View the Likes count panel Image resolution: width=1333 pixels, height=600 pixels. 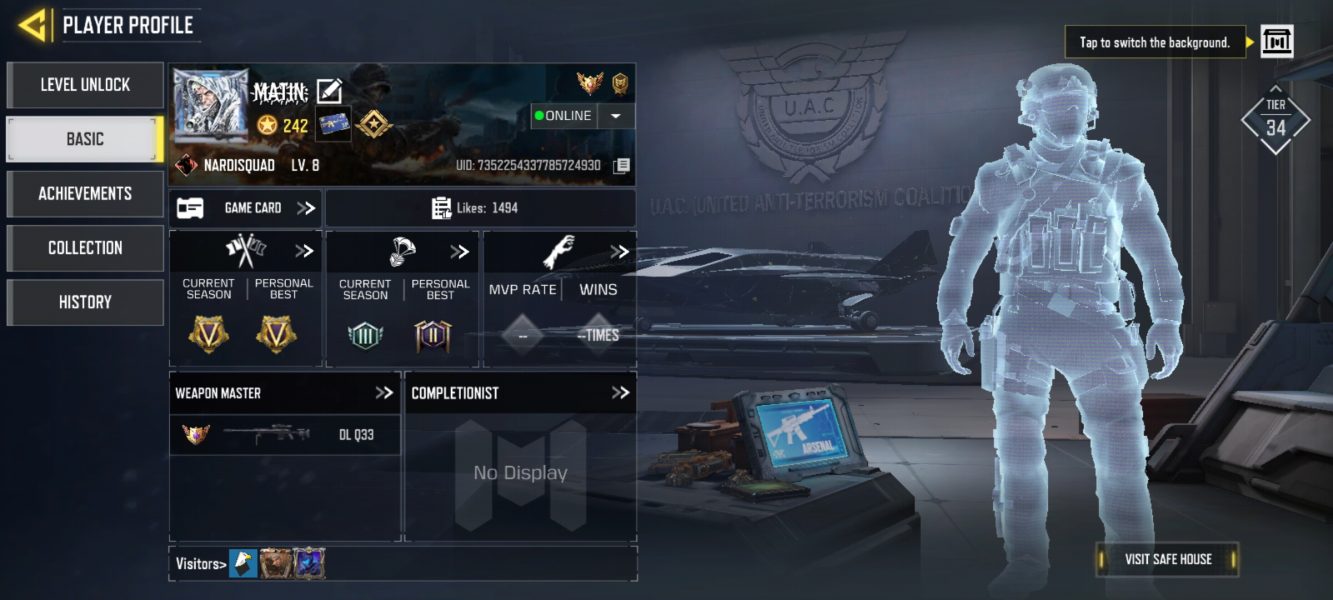tap(480, 208)
